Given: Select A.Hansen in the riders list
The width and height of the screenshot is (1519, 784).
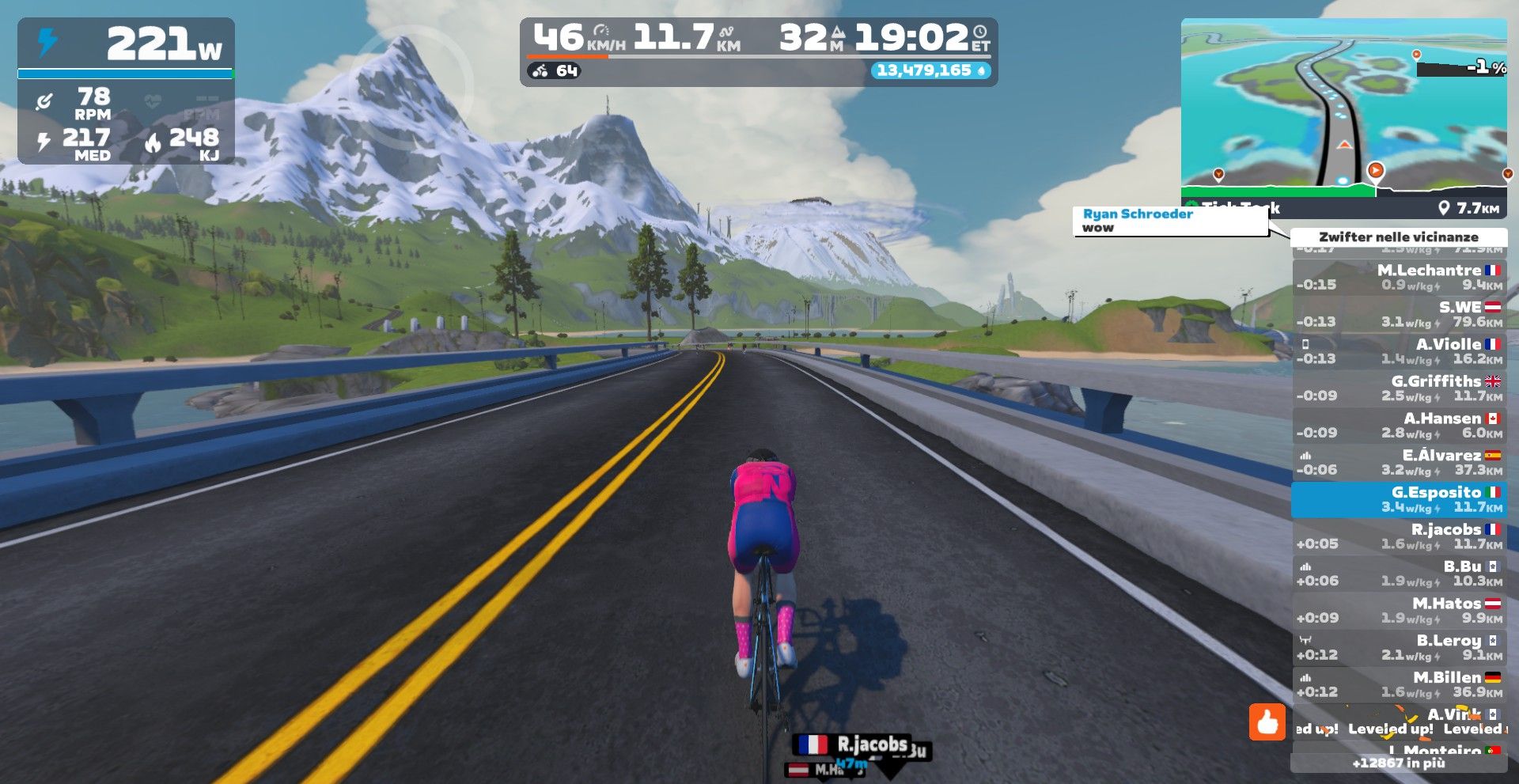Looking at the screenshot, I should coord(1399,426).
